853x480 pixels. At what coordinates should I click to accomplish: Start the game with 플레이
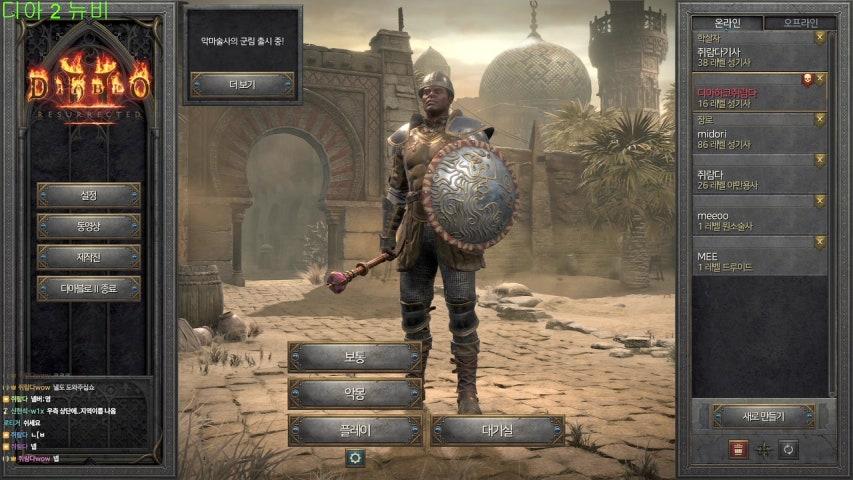(x=355, y=430)
